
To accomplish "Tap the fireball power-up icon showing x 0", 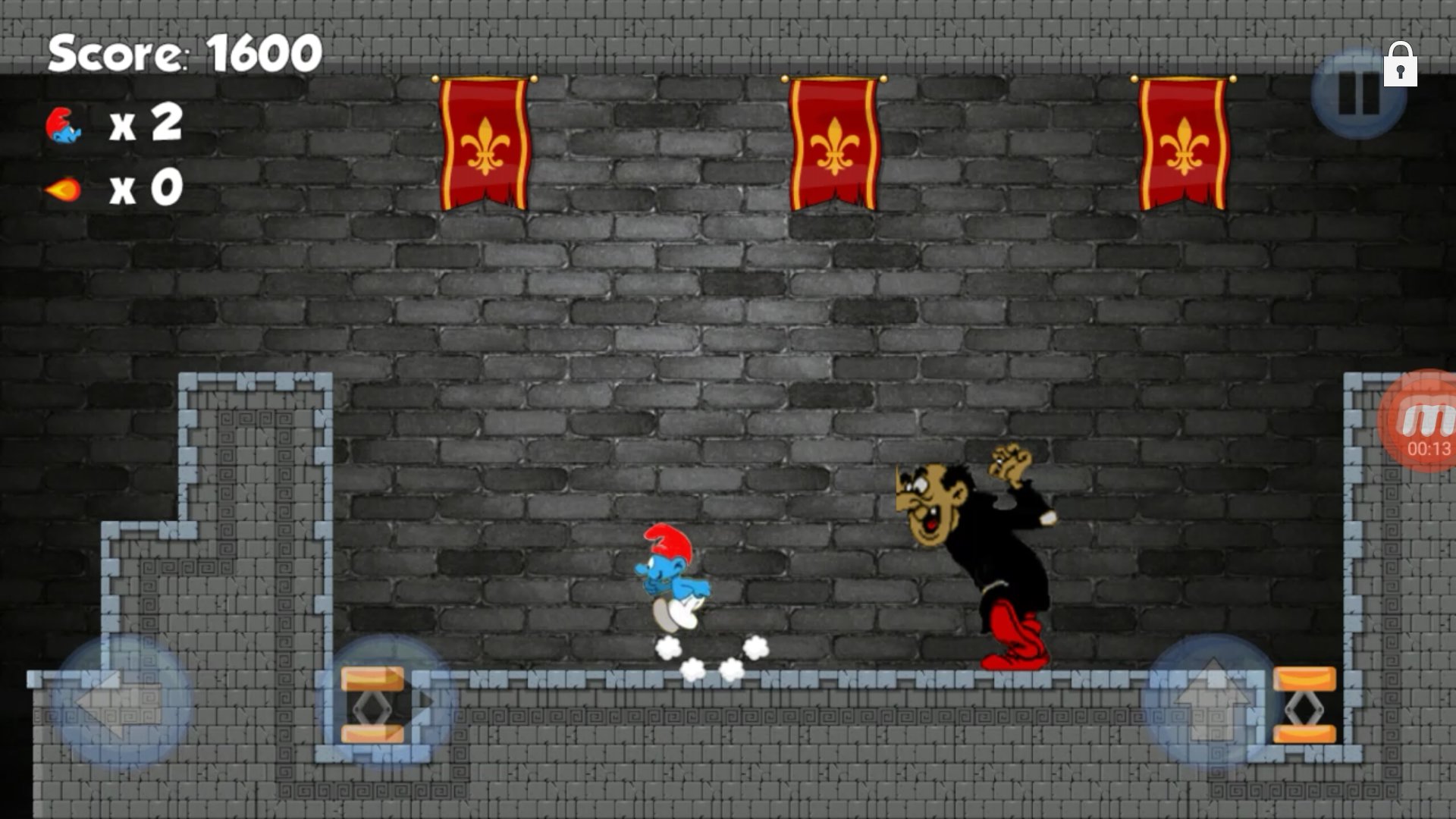I will [64, 189].
